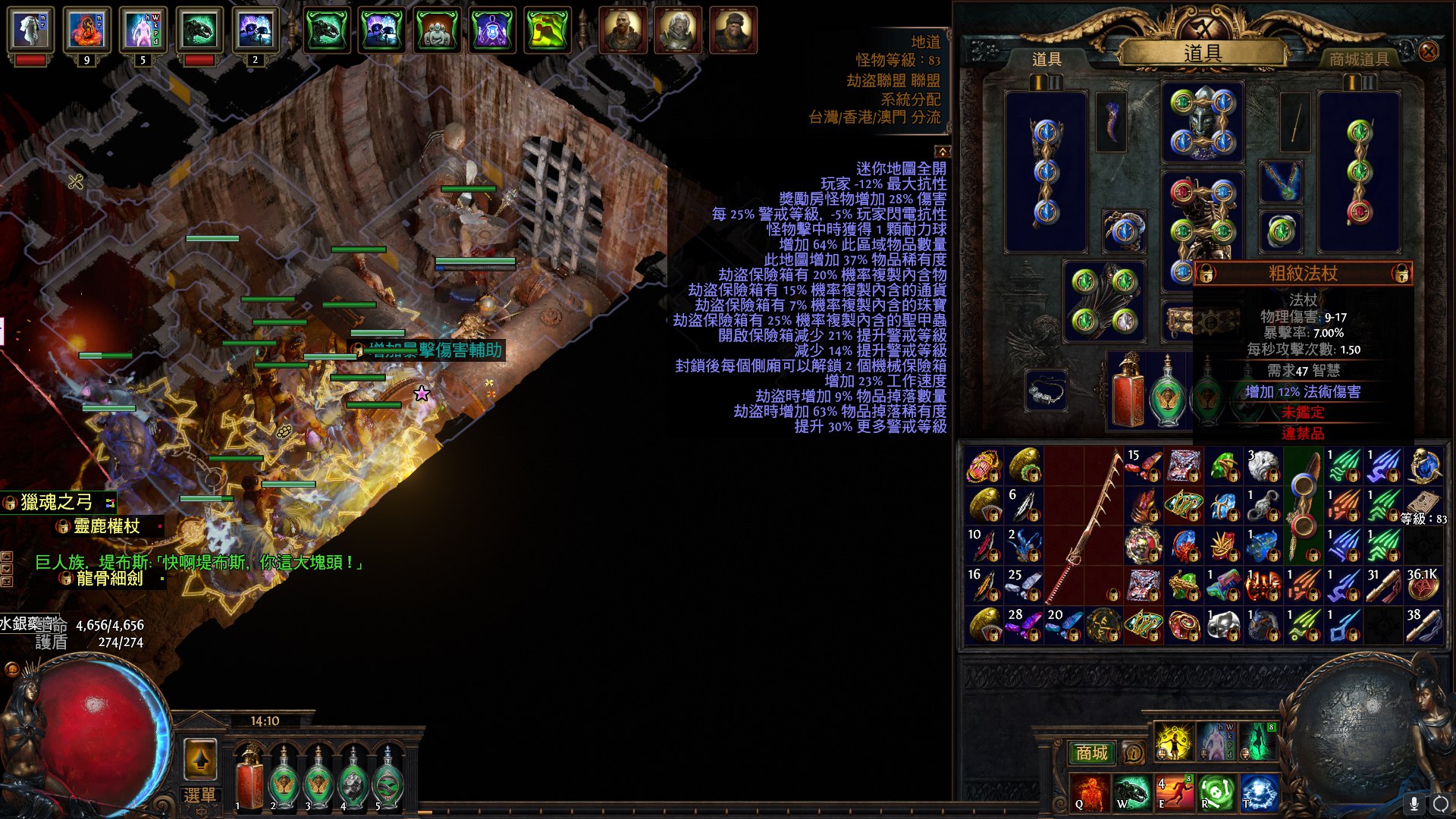This screenshot has height=819, width=1456.
Task: Activate the blue vortex skill on T
Action: pos(1258,792)
